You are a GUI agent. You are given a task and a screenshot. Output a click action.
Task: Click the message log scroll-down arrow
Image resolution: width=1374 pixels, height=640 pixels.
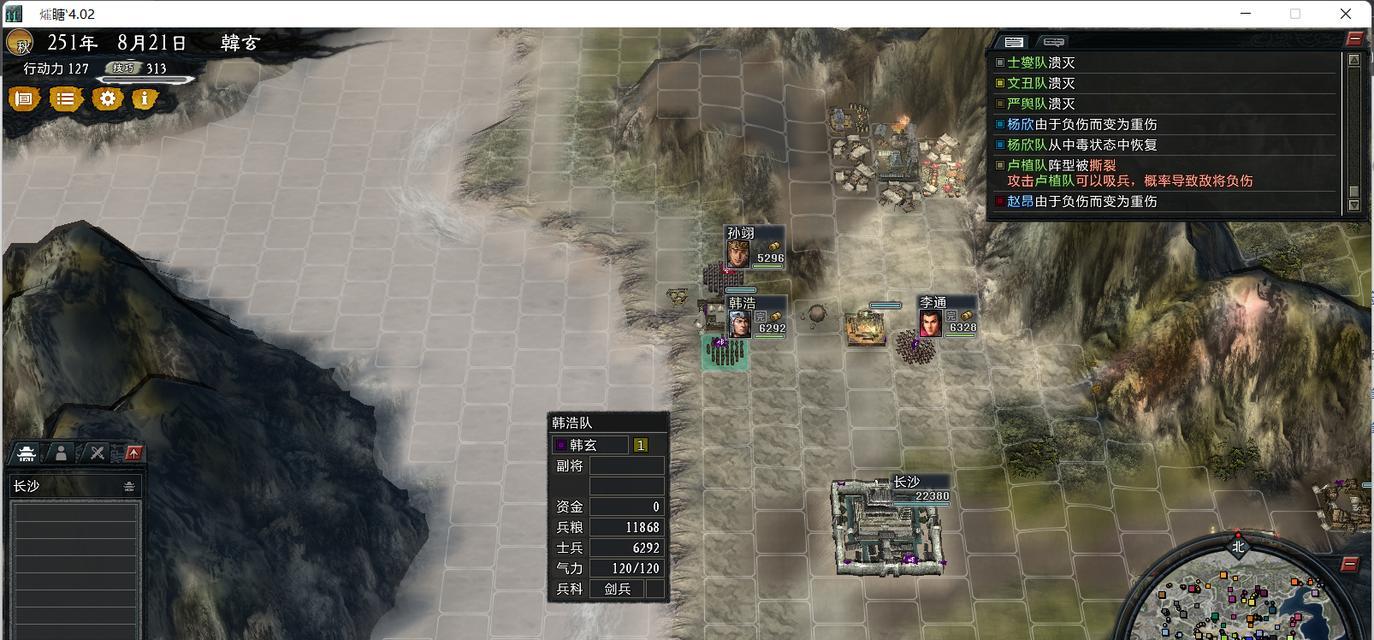1354,205
